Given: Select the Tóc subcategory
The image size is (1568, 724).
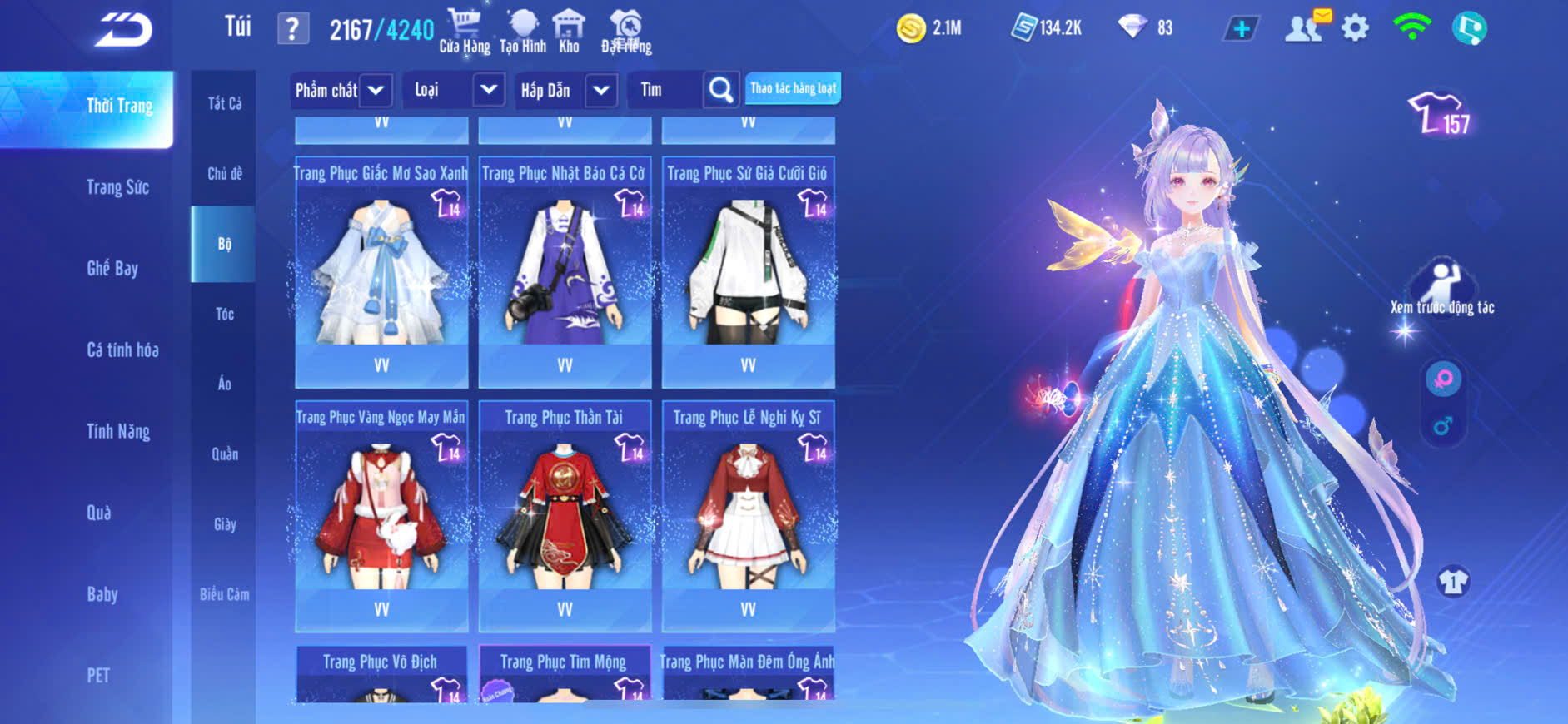Looking at the screenshot, I should point(224,314).
